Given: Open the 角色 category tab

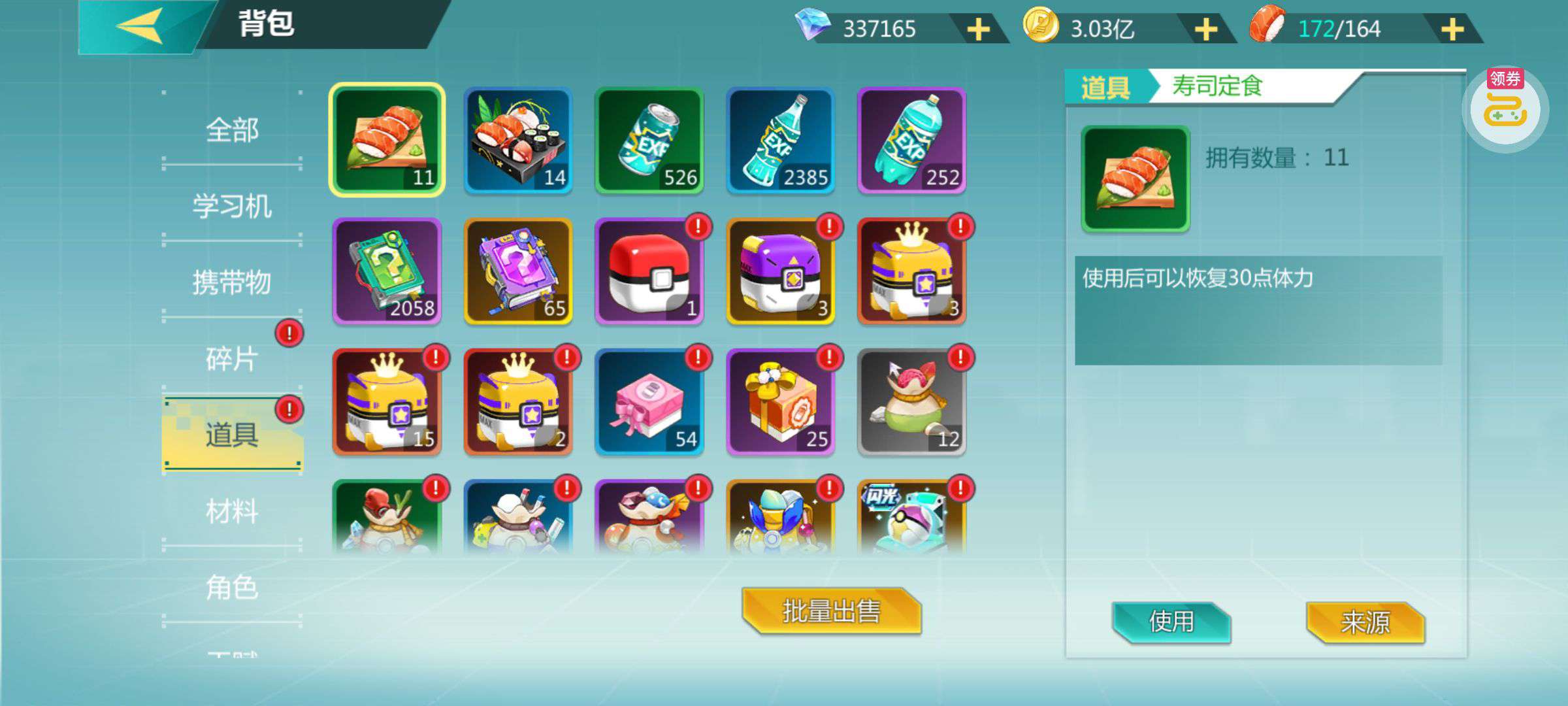Looking at the screenshot, I should (x=232, y=588).
